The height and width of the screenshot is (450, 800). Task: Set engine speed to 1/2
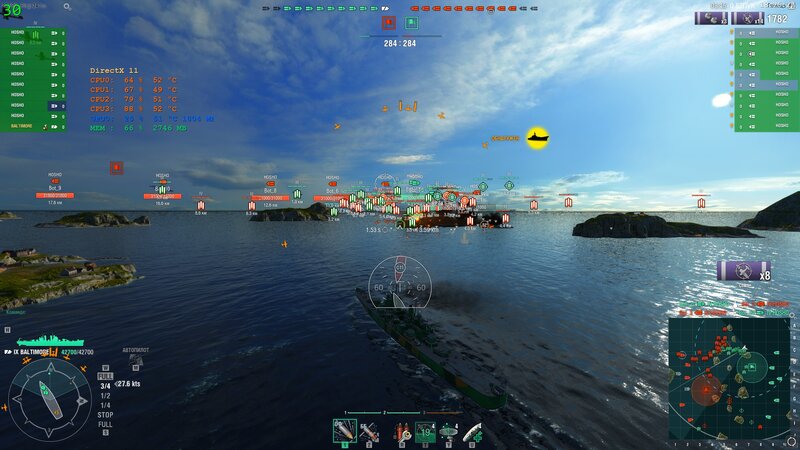pyautogui.click(x=105, y=394)
